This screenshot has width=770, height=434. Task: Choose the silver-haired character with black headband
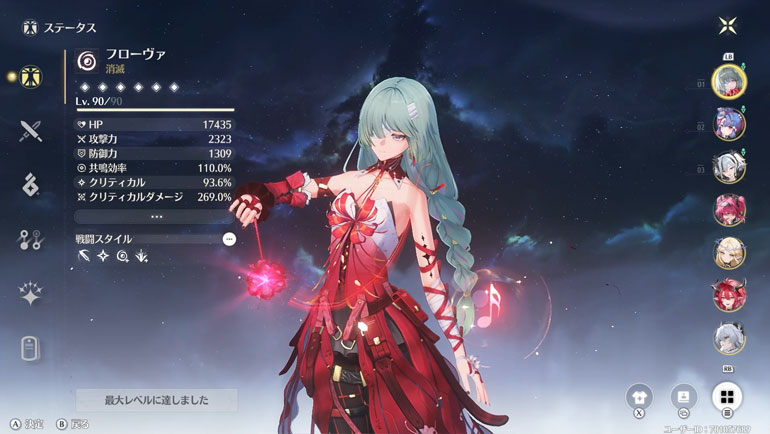[728, 167]
